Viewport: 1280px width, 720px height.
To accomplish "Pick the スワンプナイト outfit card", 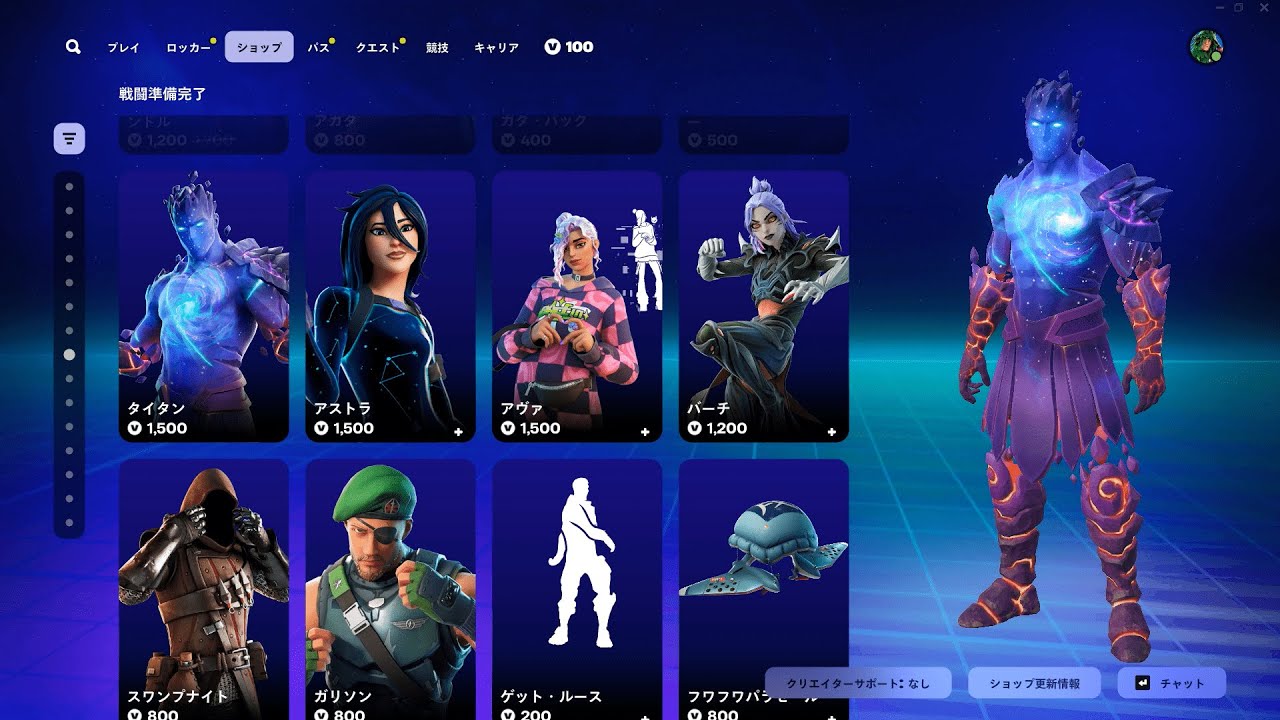I will click(204, 590).
